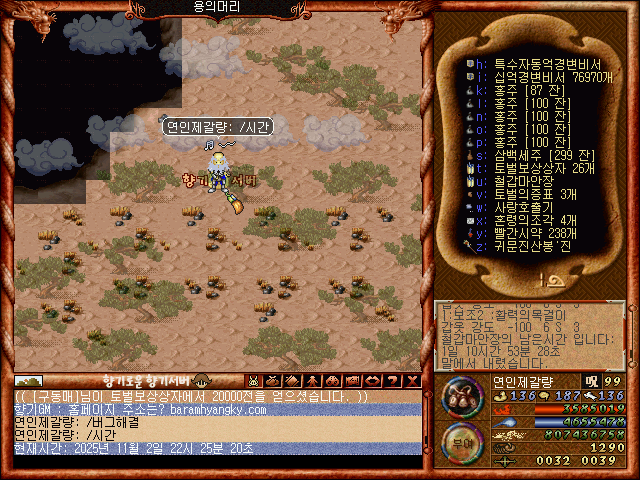This screenshot has height=480, width=640.
Task: Click the landscape icon left of server name
Action: click(x=28, y=381)
